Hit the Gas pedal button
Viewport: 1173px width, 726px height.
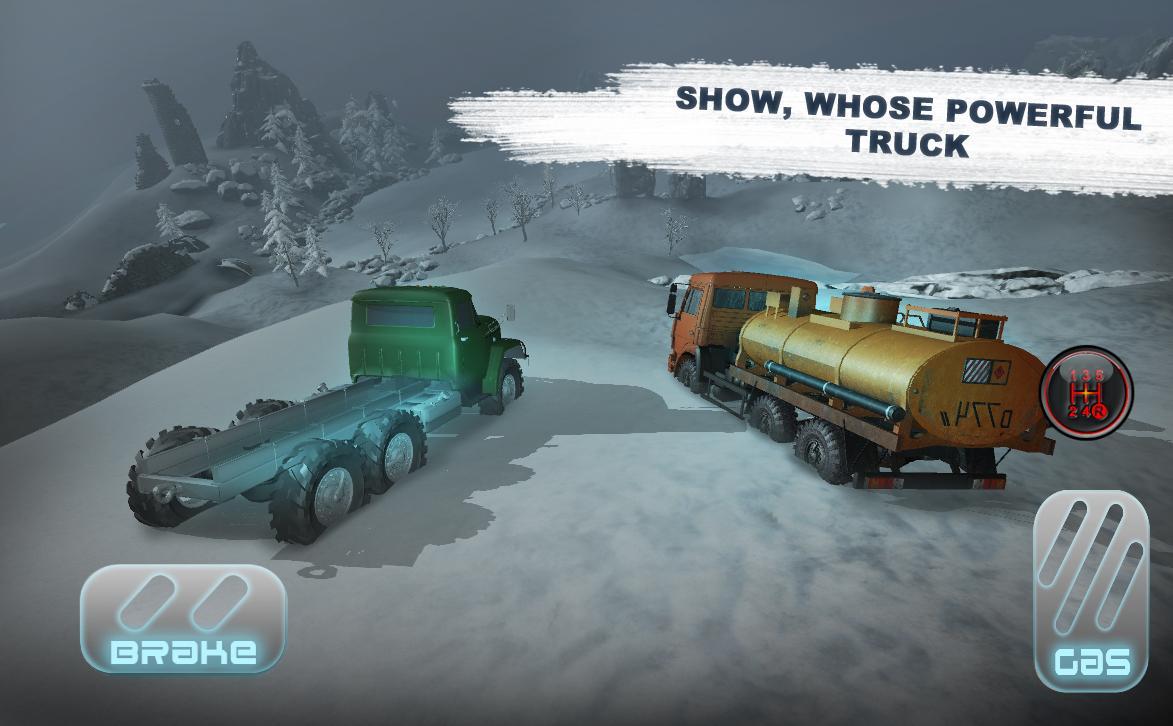click(x=1090, y=590)
